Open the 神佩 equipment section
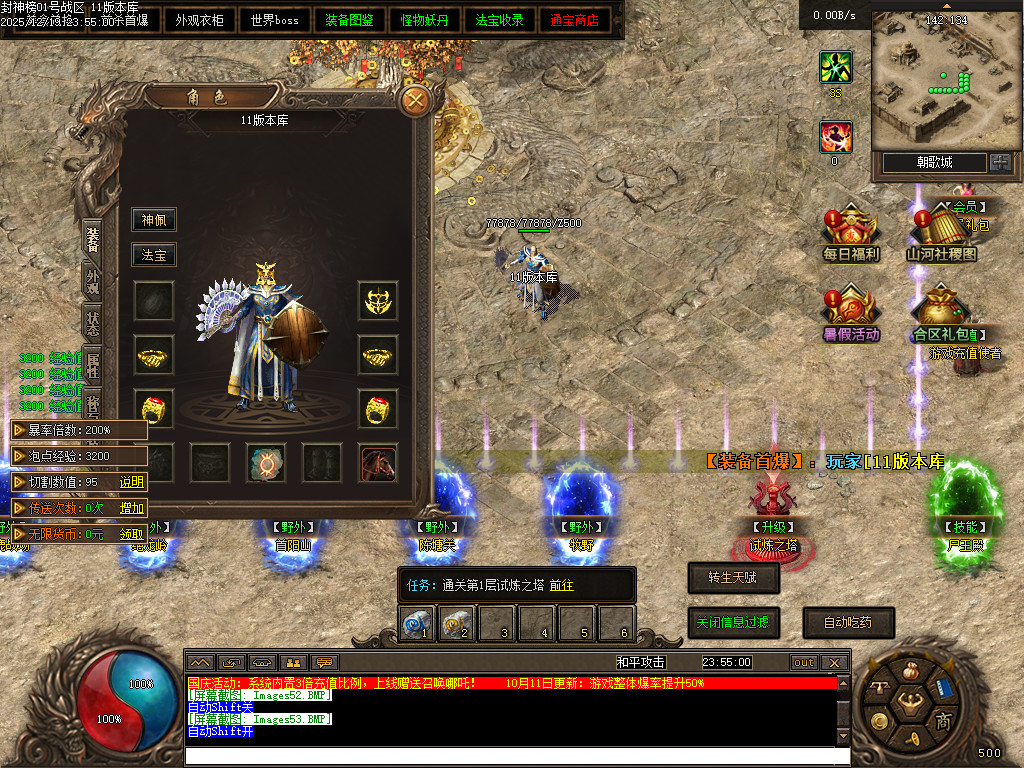Screen dimensions: 1024x768 tap(154, 220)
